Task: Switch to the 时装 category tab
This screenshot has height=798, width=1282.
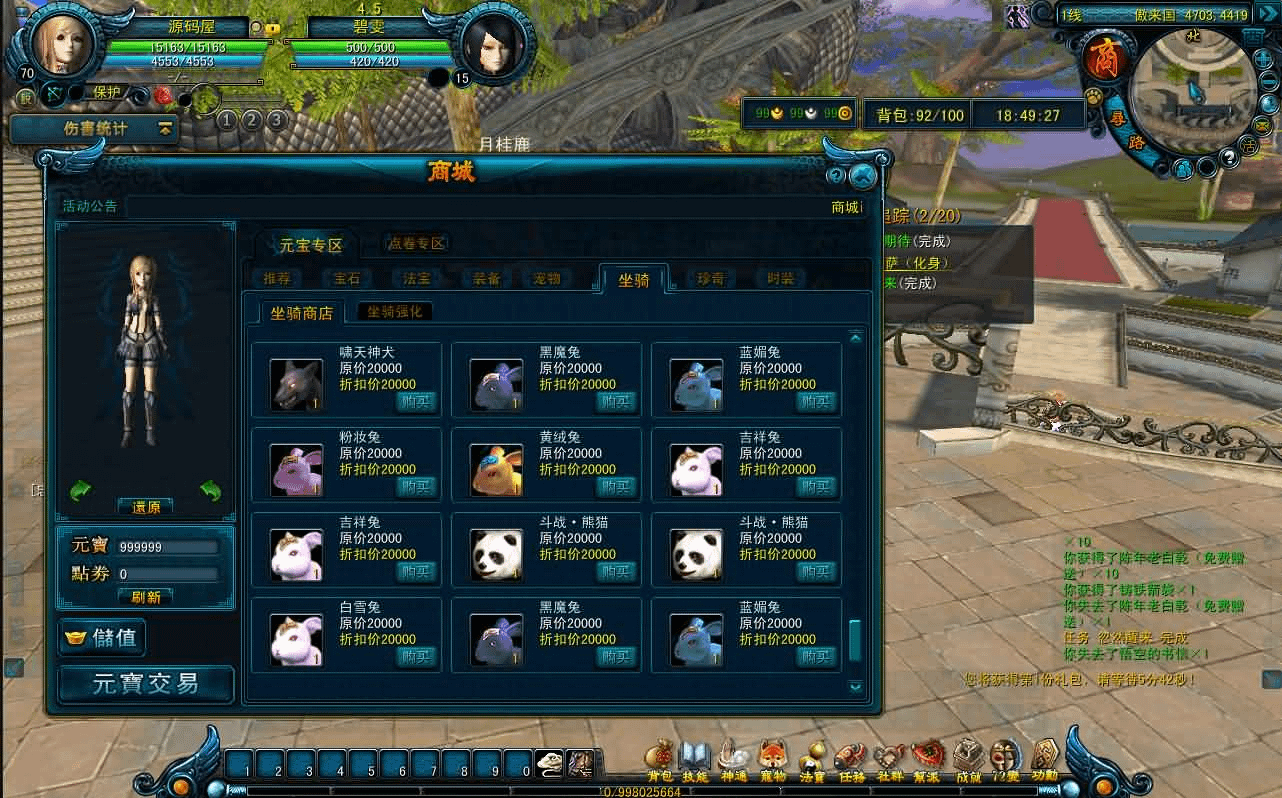Action: (x=780, y=279)
